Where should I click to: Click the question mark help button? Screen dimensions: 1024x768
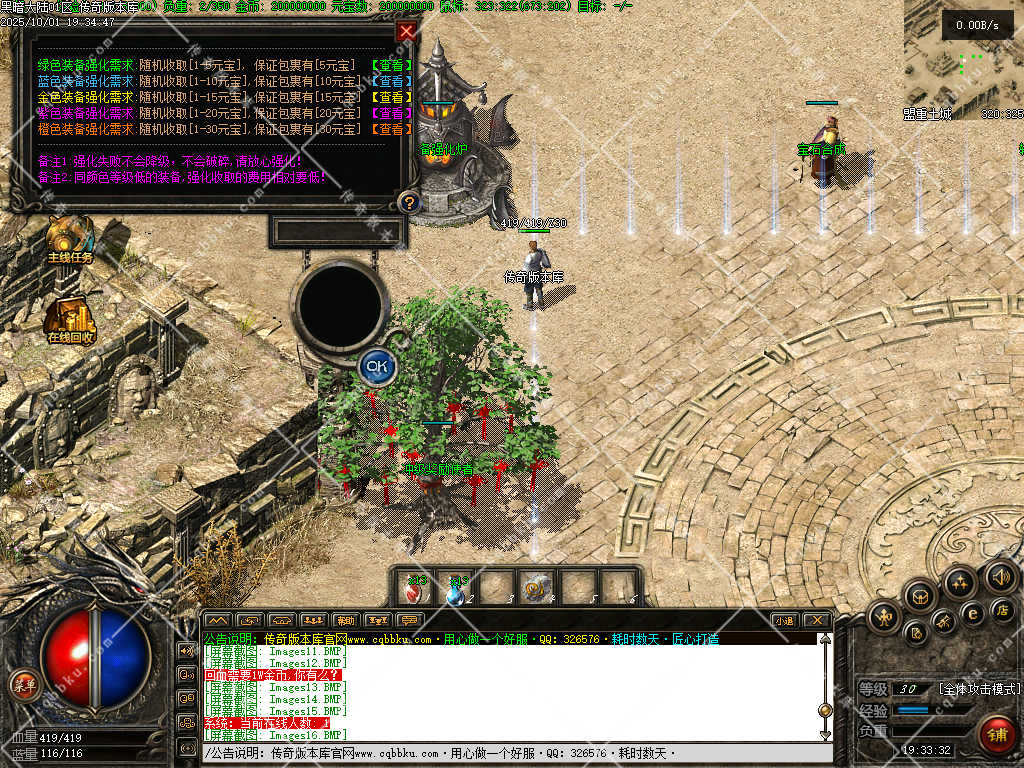click(408, 203)
